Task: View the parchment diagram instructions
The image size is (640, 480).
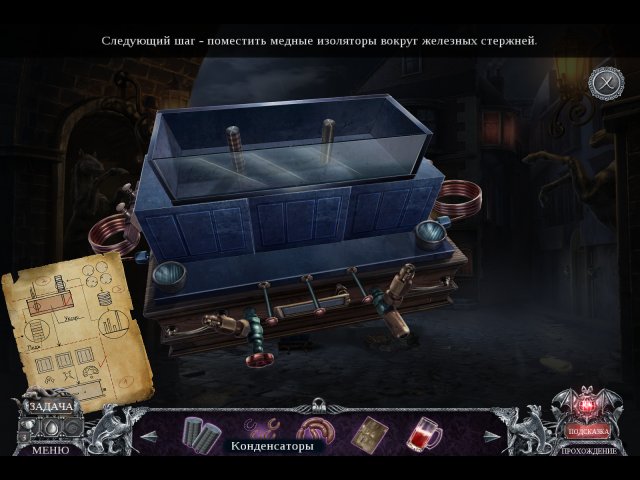Action: coord(77,326)
